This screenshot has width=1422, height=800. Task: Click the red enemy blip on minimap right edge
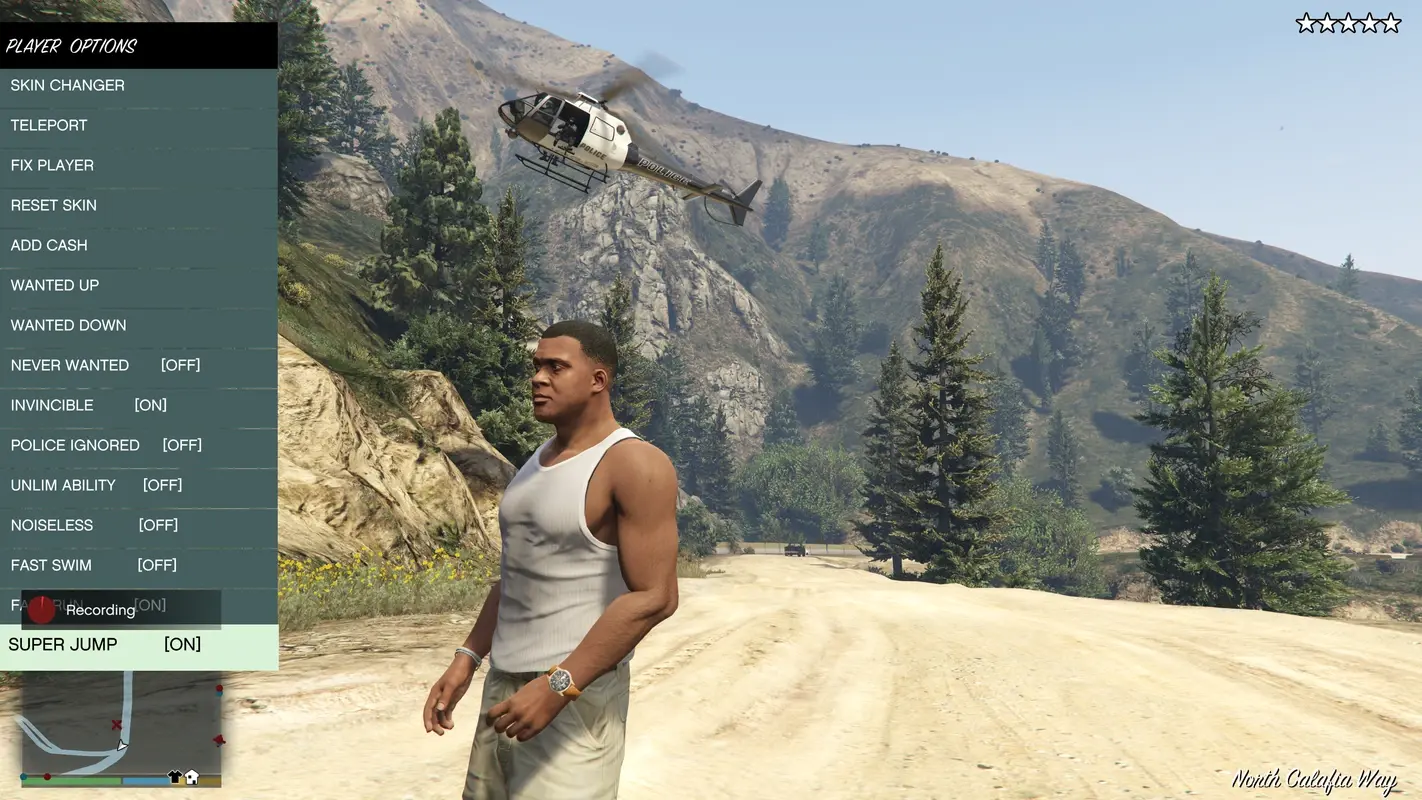219,687
